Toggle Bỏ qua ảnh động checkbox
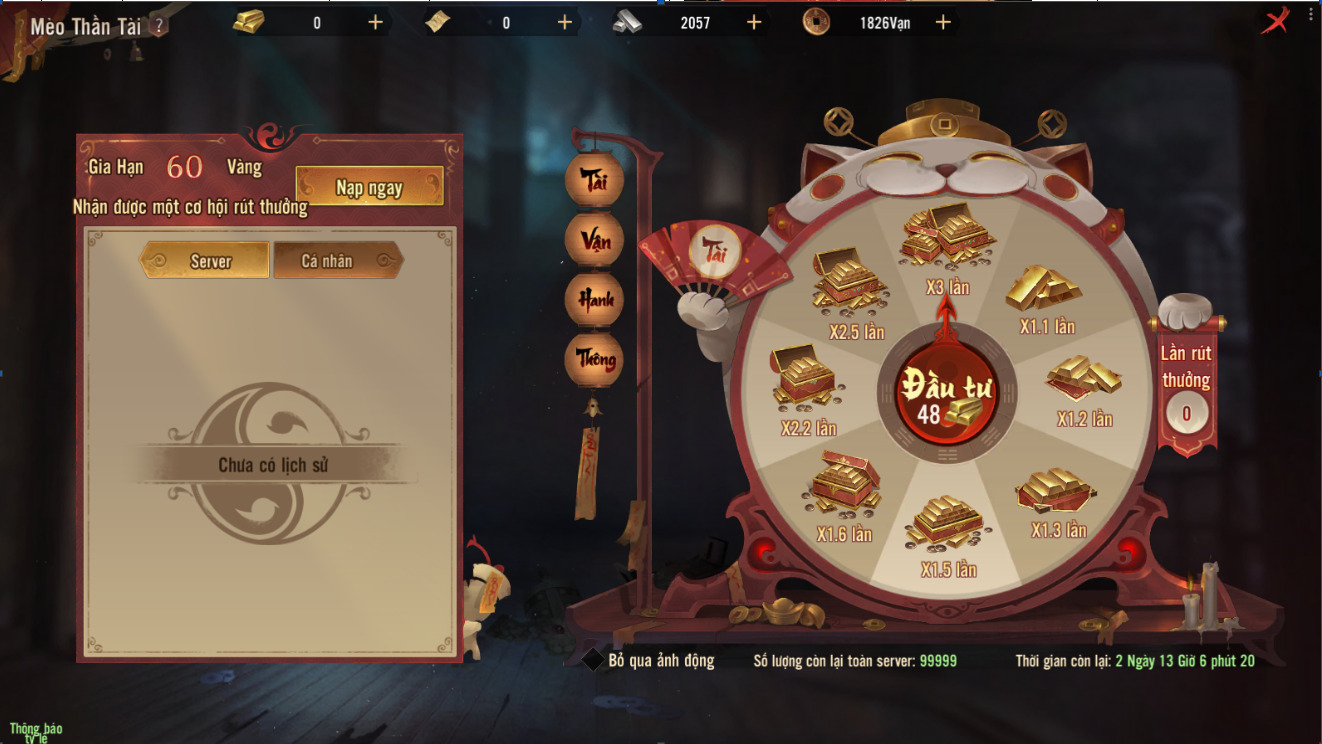 tap(592, 660)
